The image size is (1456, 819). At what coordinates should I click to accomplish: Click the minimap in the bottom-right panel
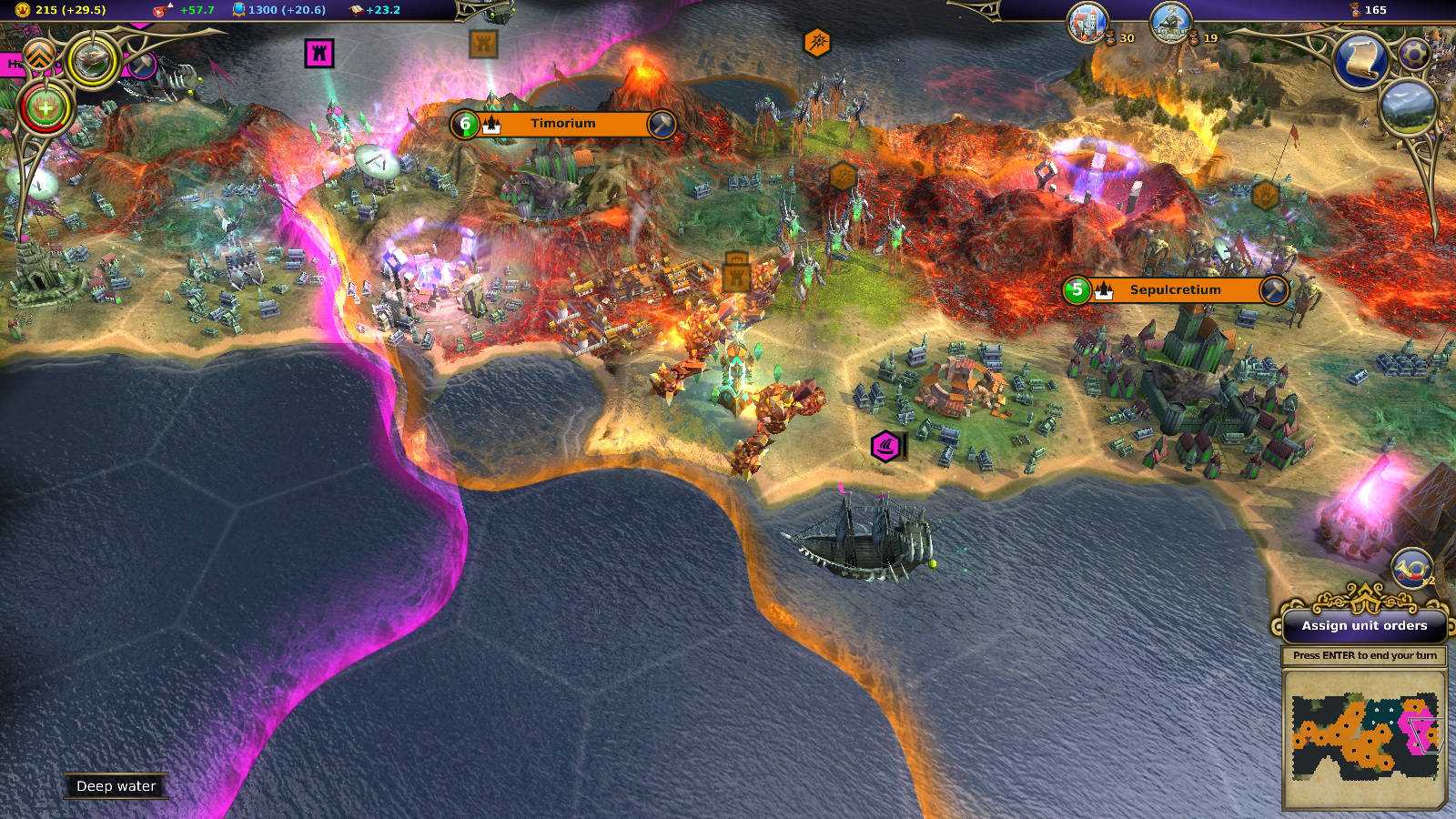point(1364,739)
